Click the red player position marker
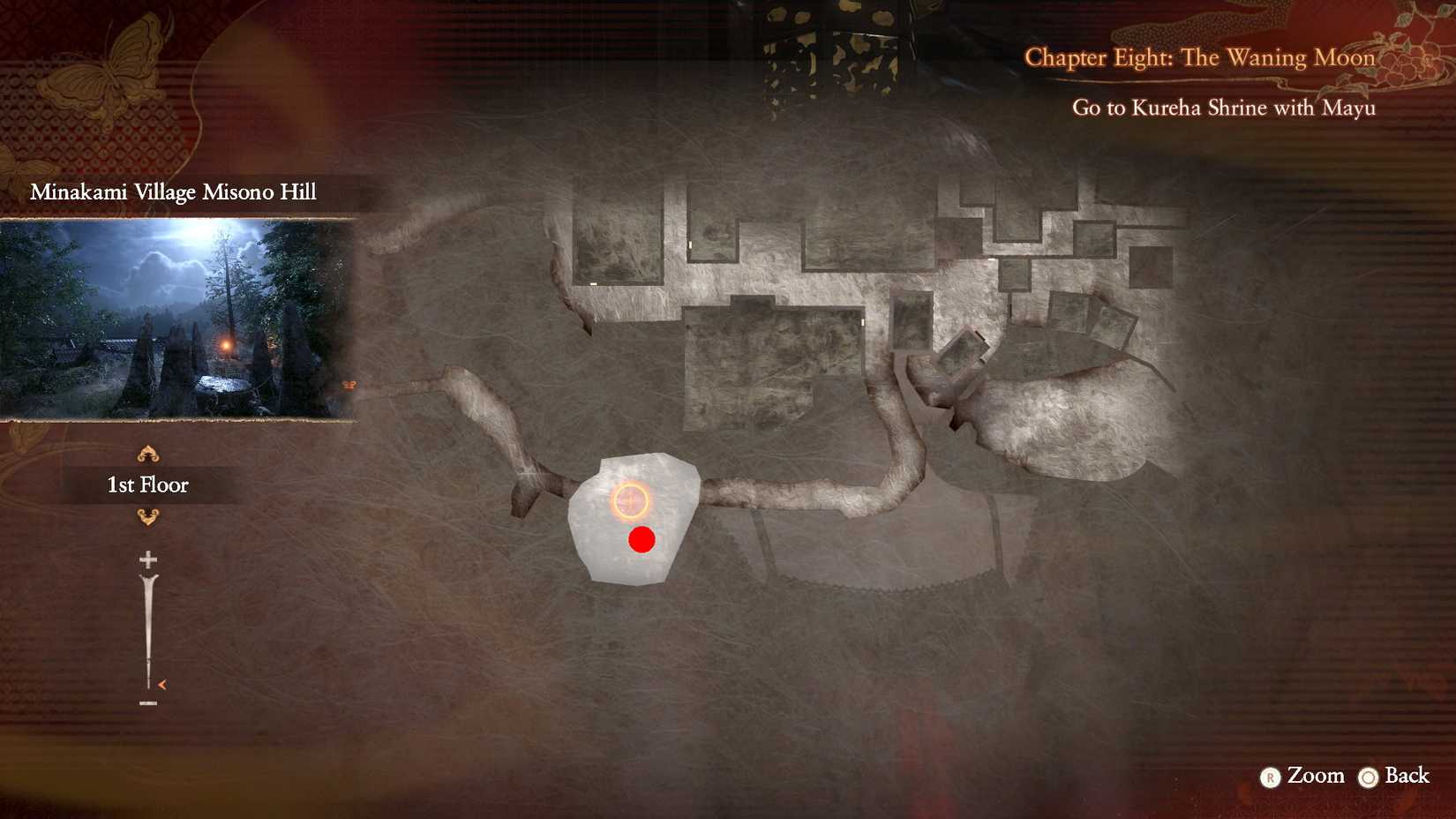This screenshot has height=819, width=1456. pos(643,539)
